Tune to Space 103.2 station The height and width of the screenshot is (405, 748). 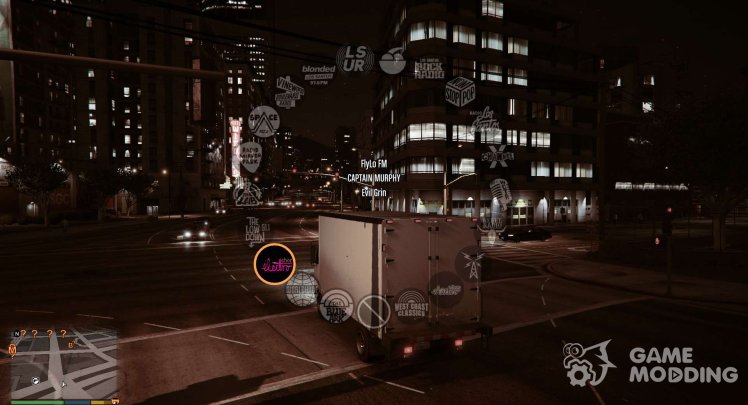click(263, 121)
